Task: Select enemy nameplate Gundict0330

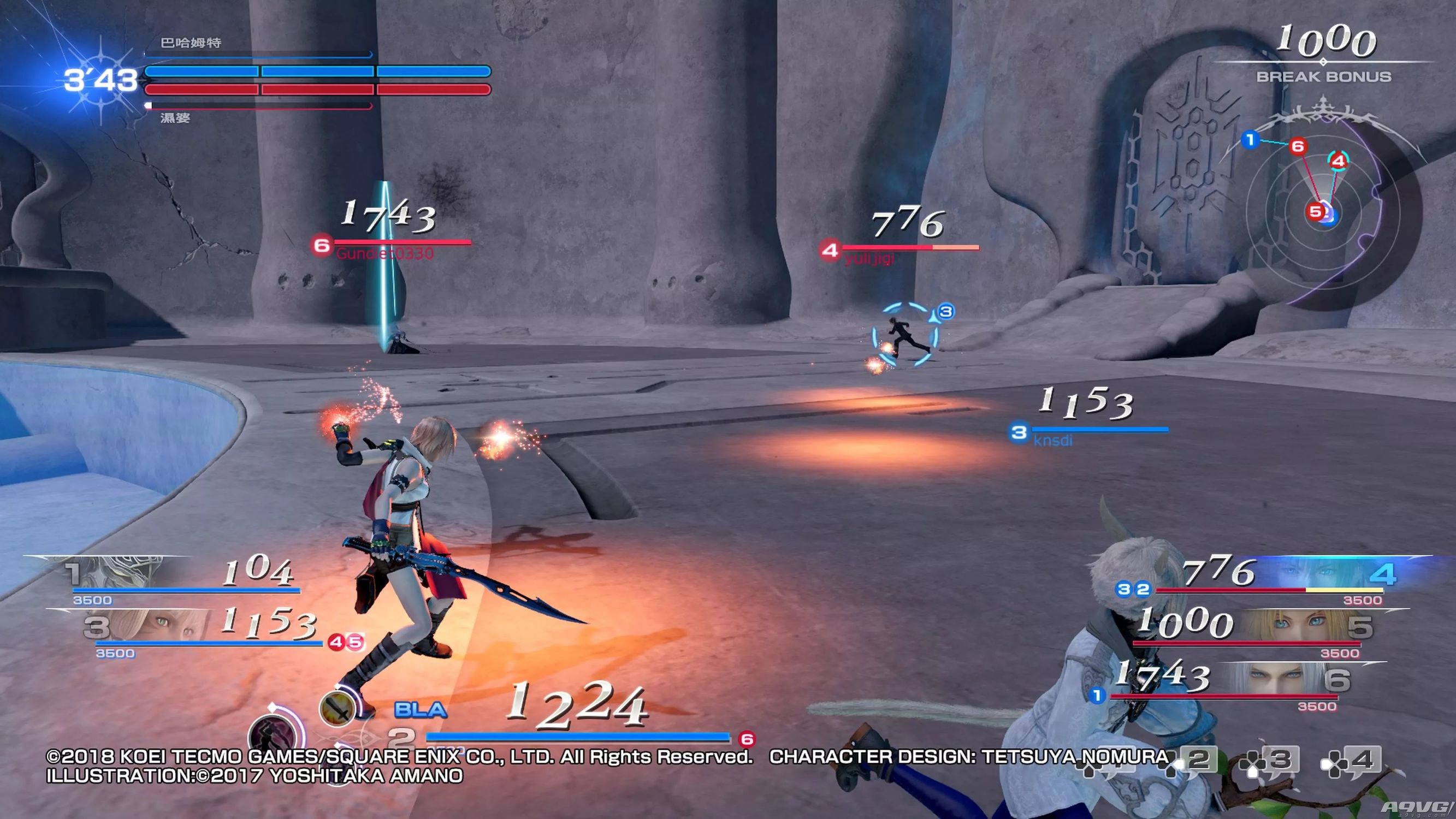Action: pyautogui.click(x=386, y=253)
